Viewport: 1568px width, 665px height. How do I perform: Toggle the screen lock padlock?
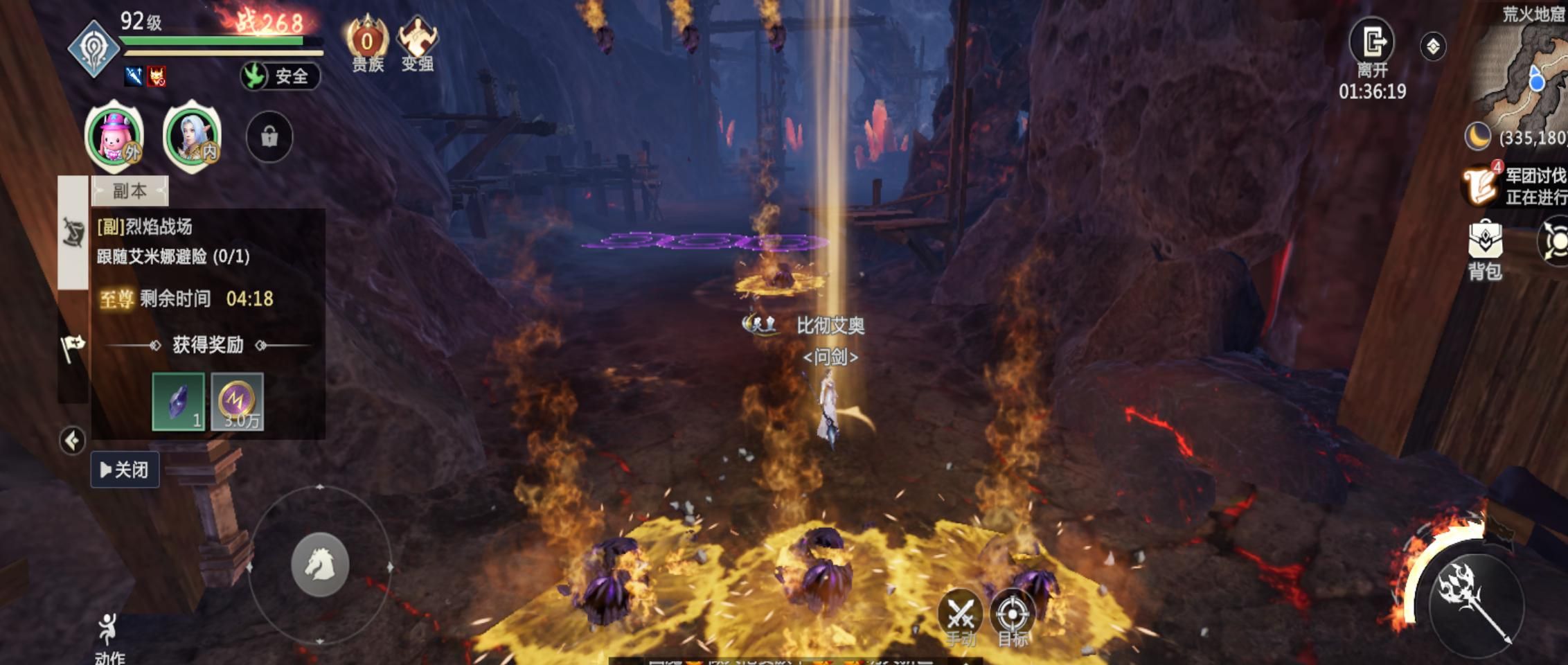click(x=269, y=136)
